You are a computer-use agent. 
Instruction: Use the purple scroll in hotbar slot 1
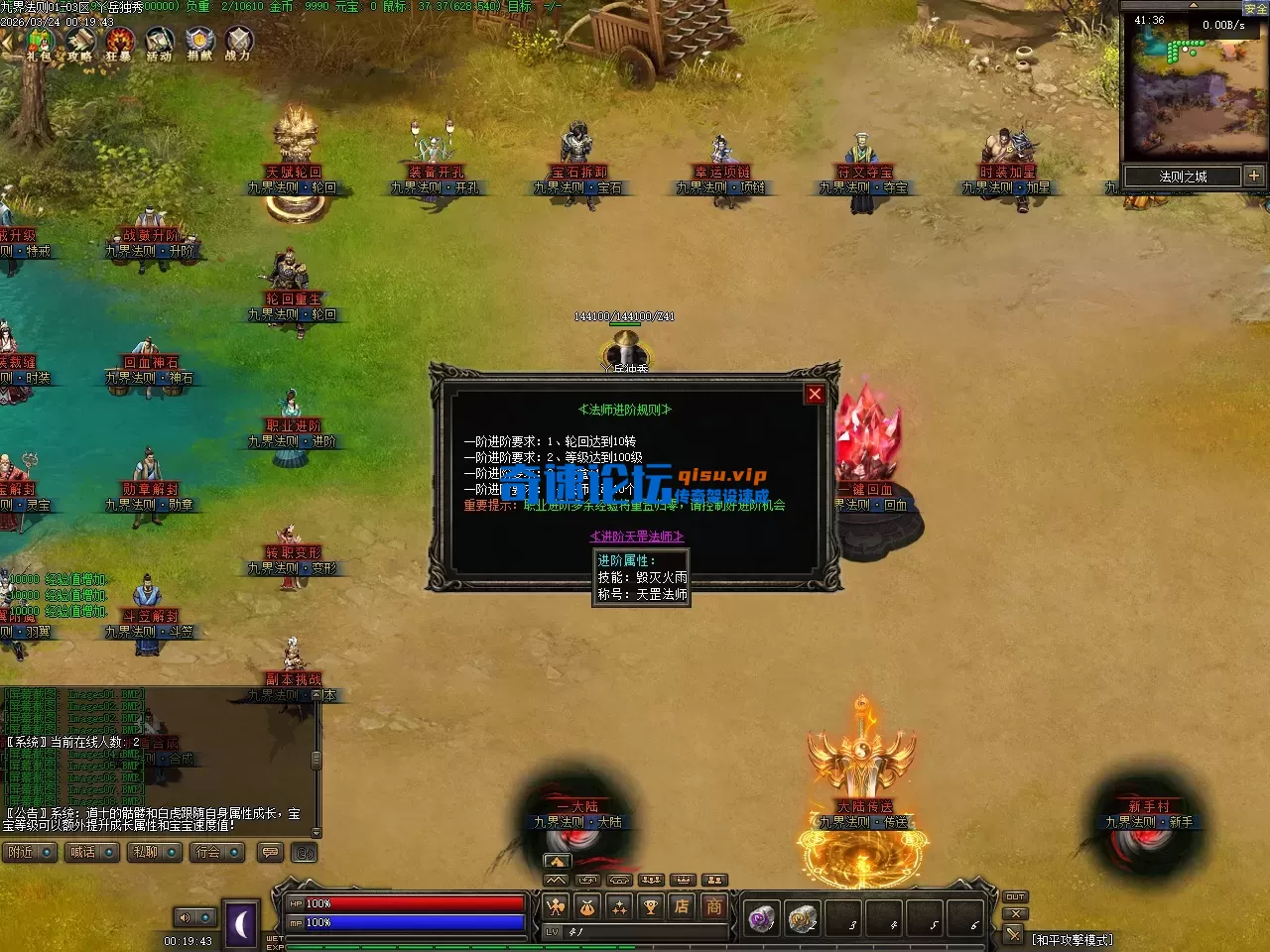pos(762,919)
